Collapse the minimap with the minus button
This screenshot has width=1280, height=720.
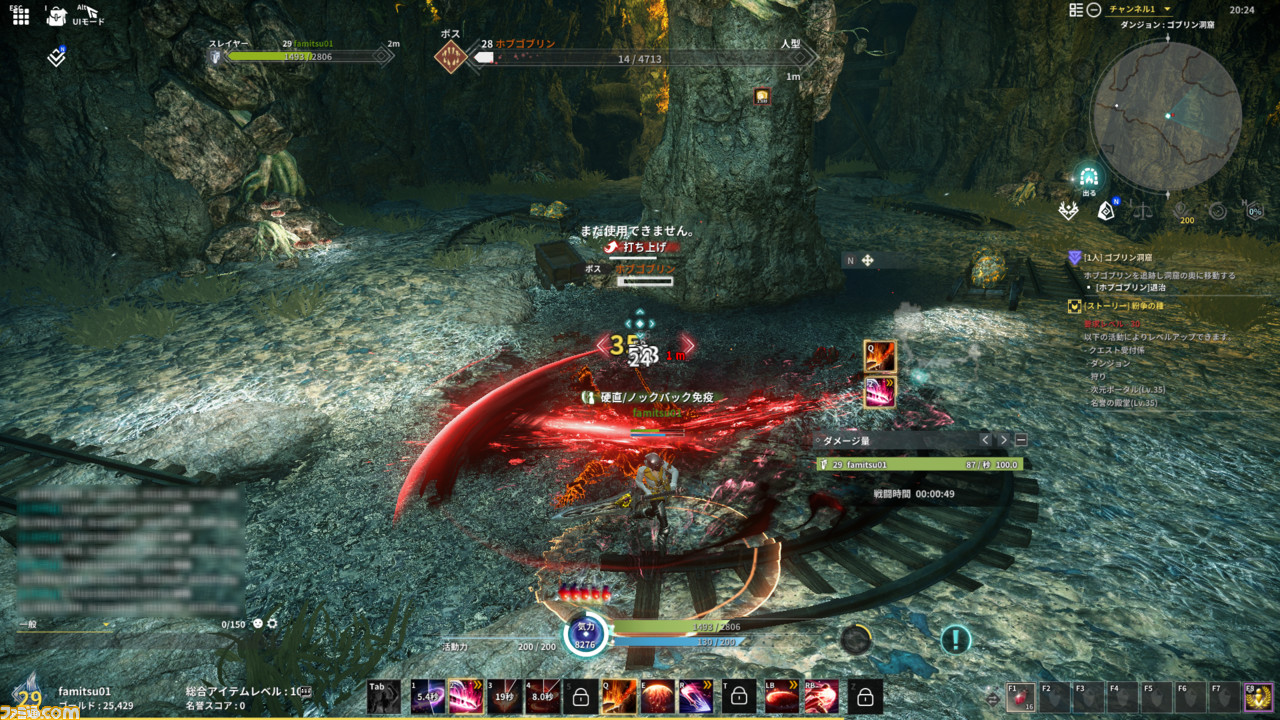[1094, 10]
